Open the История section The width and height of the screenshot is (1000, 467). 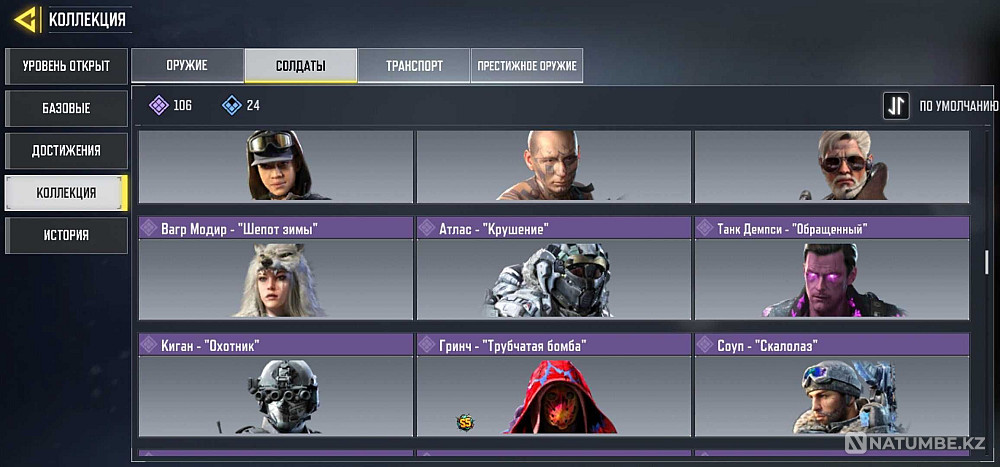point(66,235)
